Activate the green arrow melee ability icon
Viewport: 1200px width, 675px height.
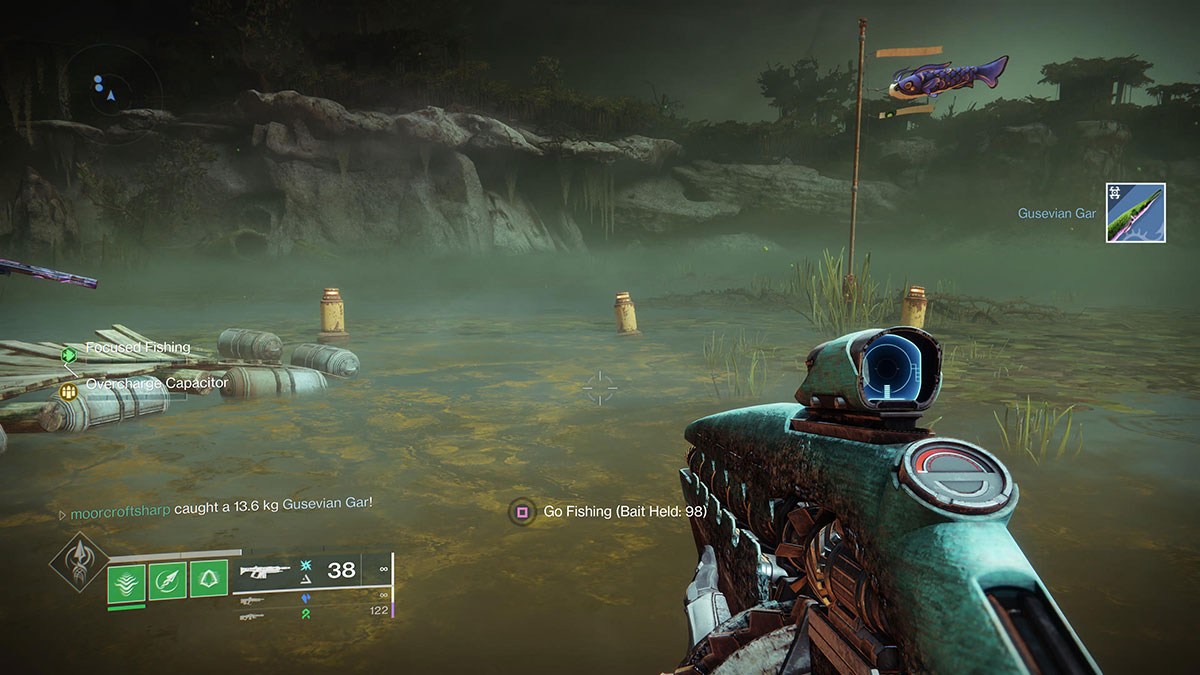click(x=167, y=582)
